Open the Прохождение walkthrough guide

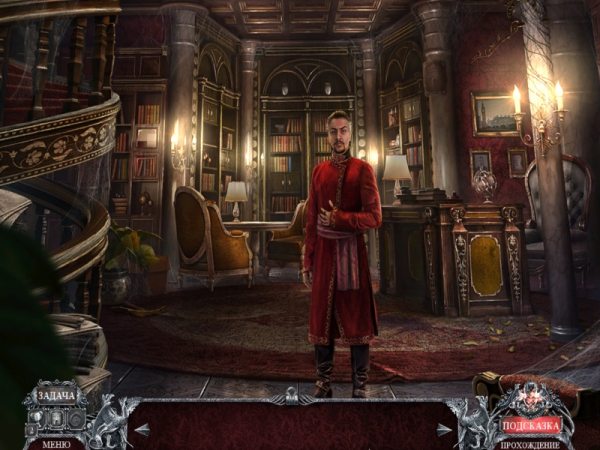click(x=531, y=443)
